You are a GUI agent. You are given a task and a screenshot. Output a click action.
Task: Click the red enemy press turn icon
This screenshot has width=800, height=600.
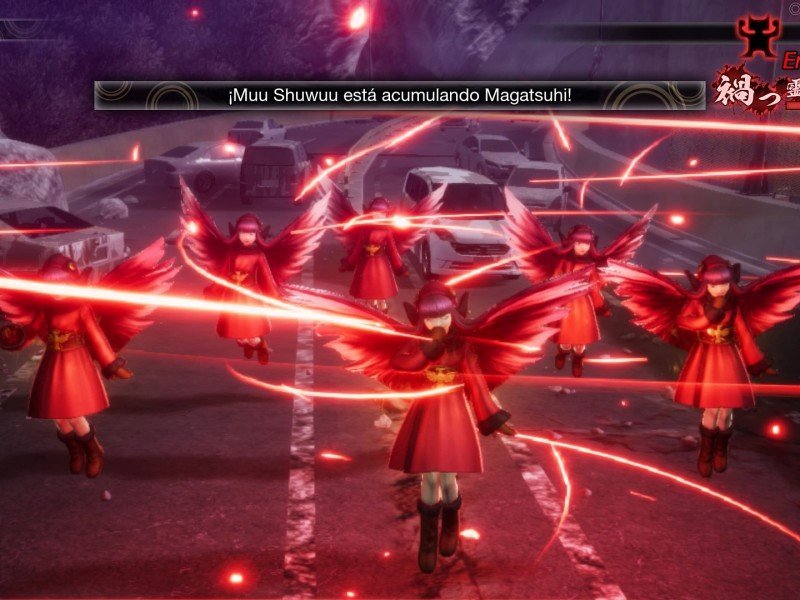(758, 35)
